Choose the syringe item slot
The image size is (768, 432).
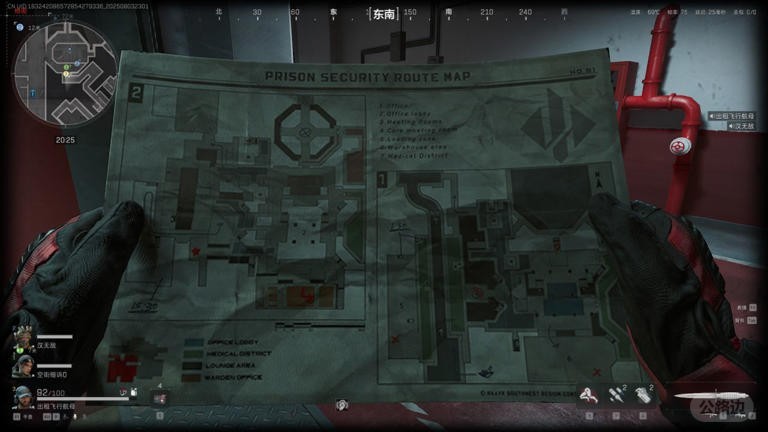click(x=617, y=396)
